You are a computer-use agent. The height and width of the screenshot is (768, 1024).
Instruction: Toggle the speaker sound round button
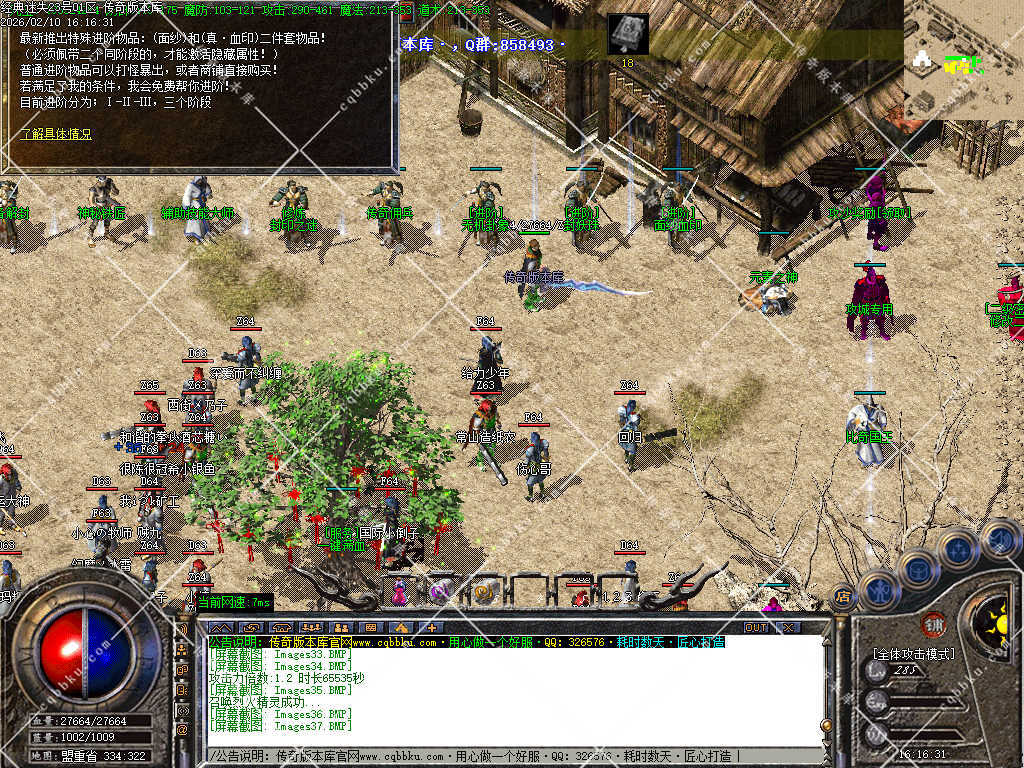point(998,538)
